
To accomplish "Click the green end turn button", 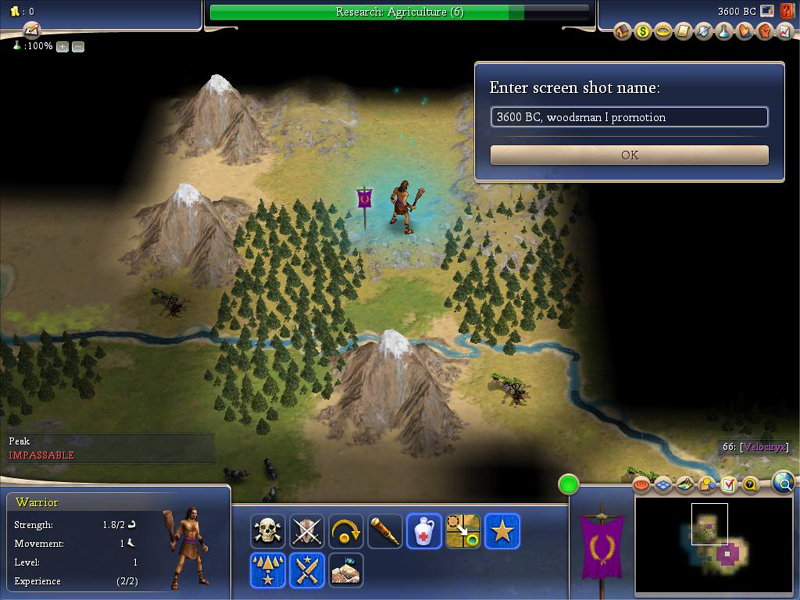I will point(569,486).
